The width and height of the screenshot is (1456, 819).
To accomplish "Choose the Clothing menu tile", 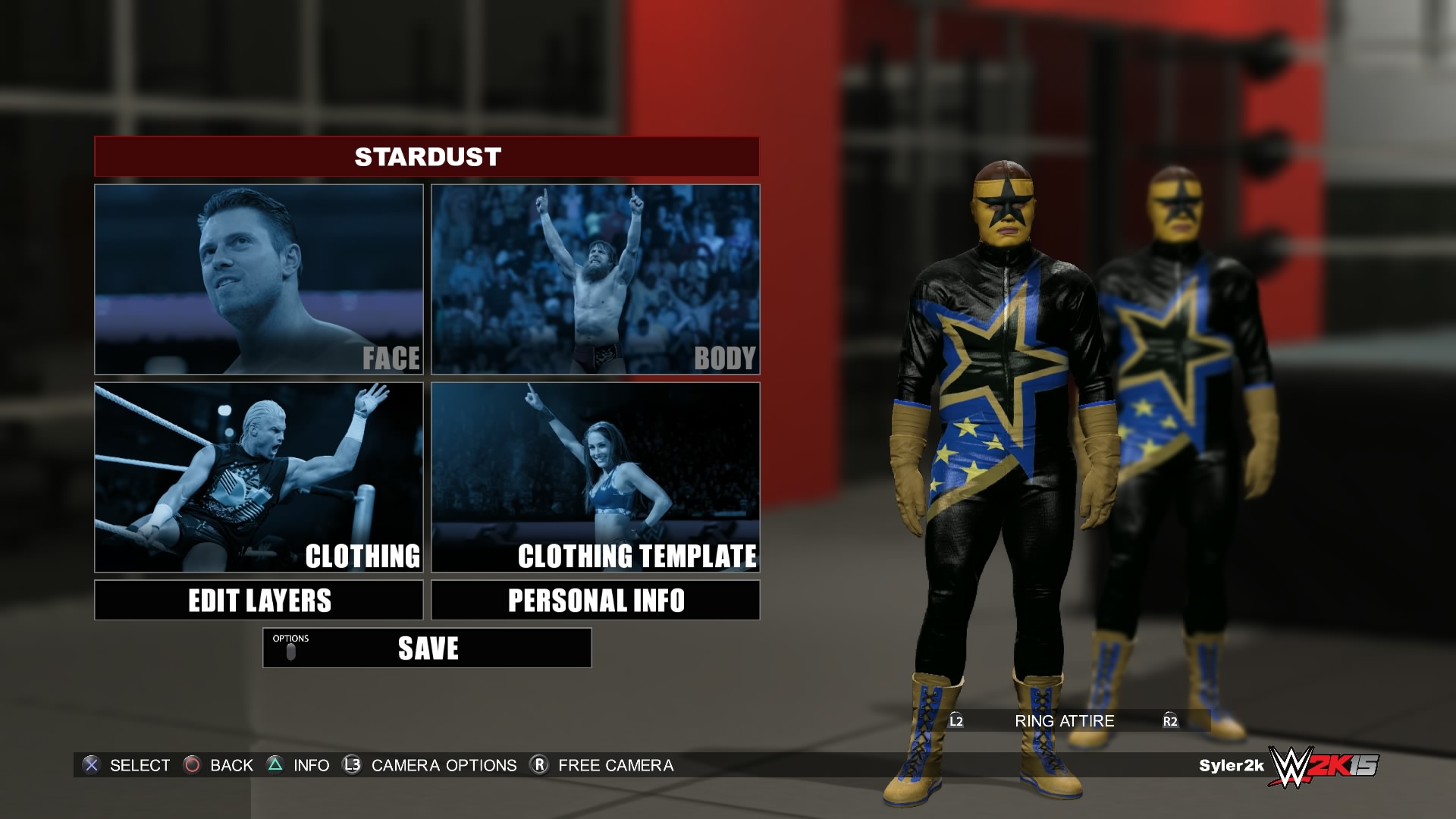I will 259,477.
